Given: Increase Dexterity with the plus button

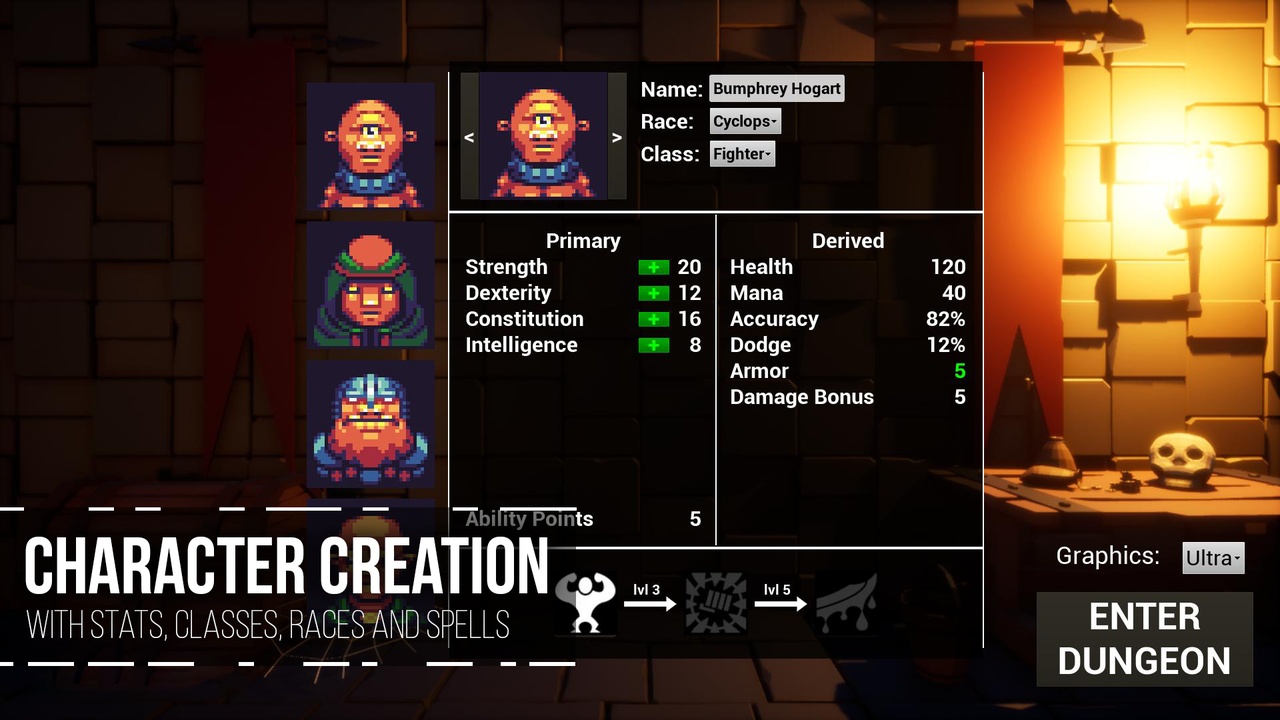Looking at the screenshot, I should coord(654,294).
